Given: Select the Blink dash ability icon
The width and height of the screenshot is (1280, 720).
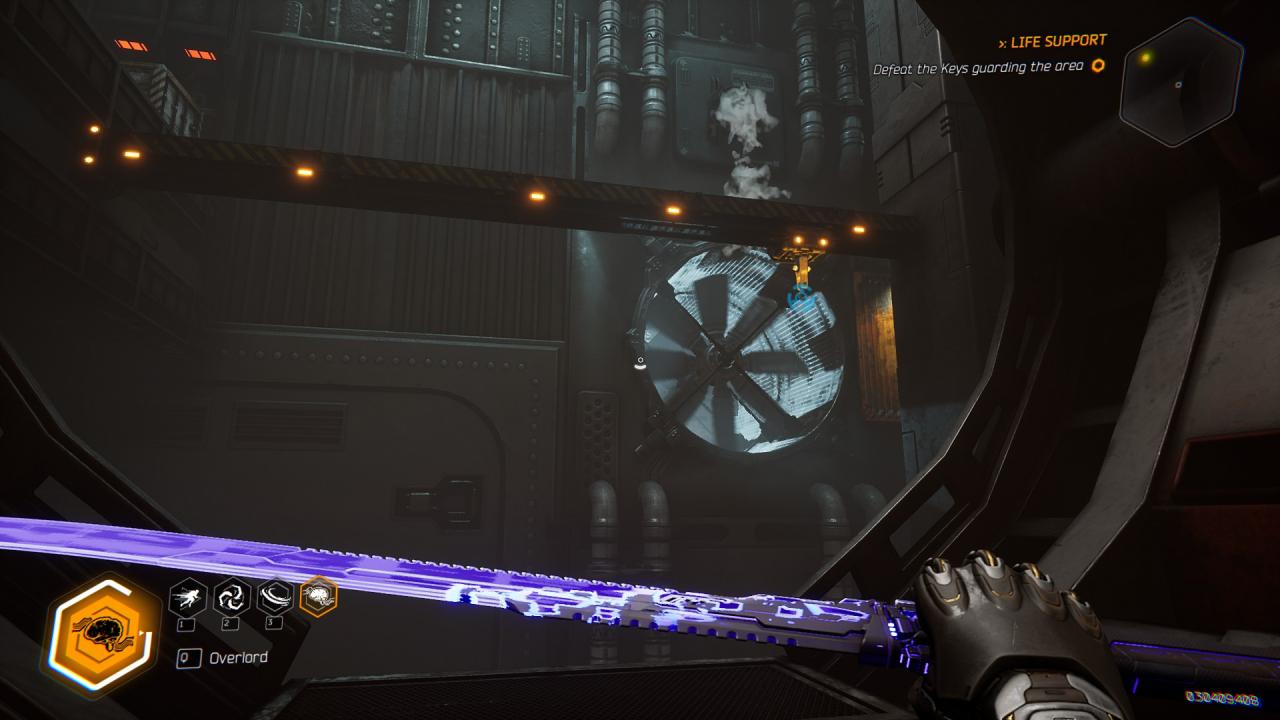Looking at the screenshot, I should (188, 598).
